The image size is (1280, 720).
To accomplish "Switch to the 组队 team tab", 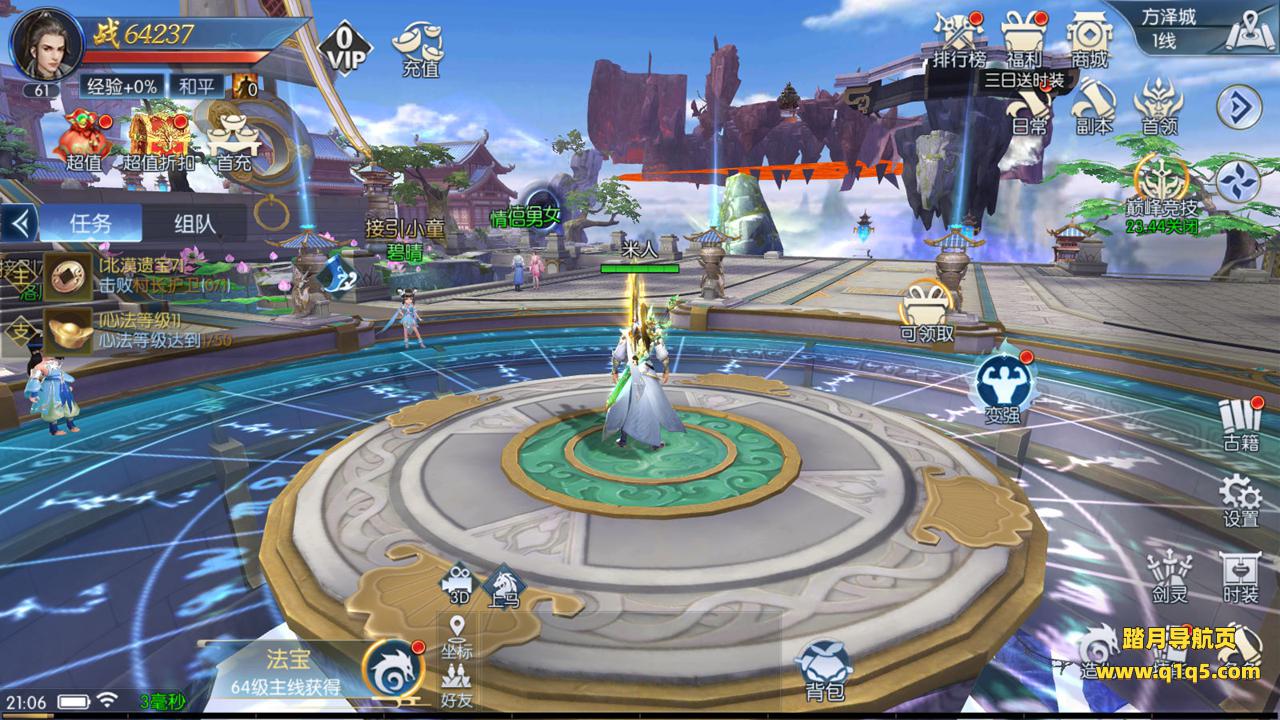I will point(194,223).
